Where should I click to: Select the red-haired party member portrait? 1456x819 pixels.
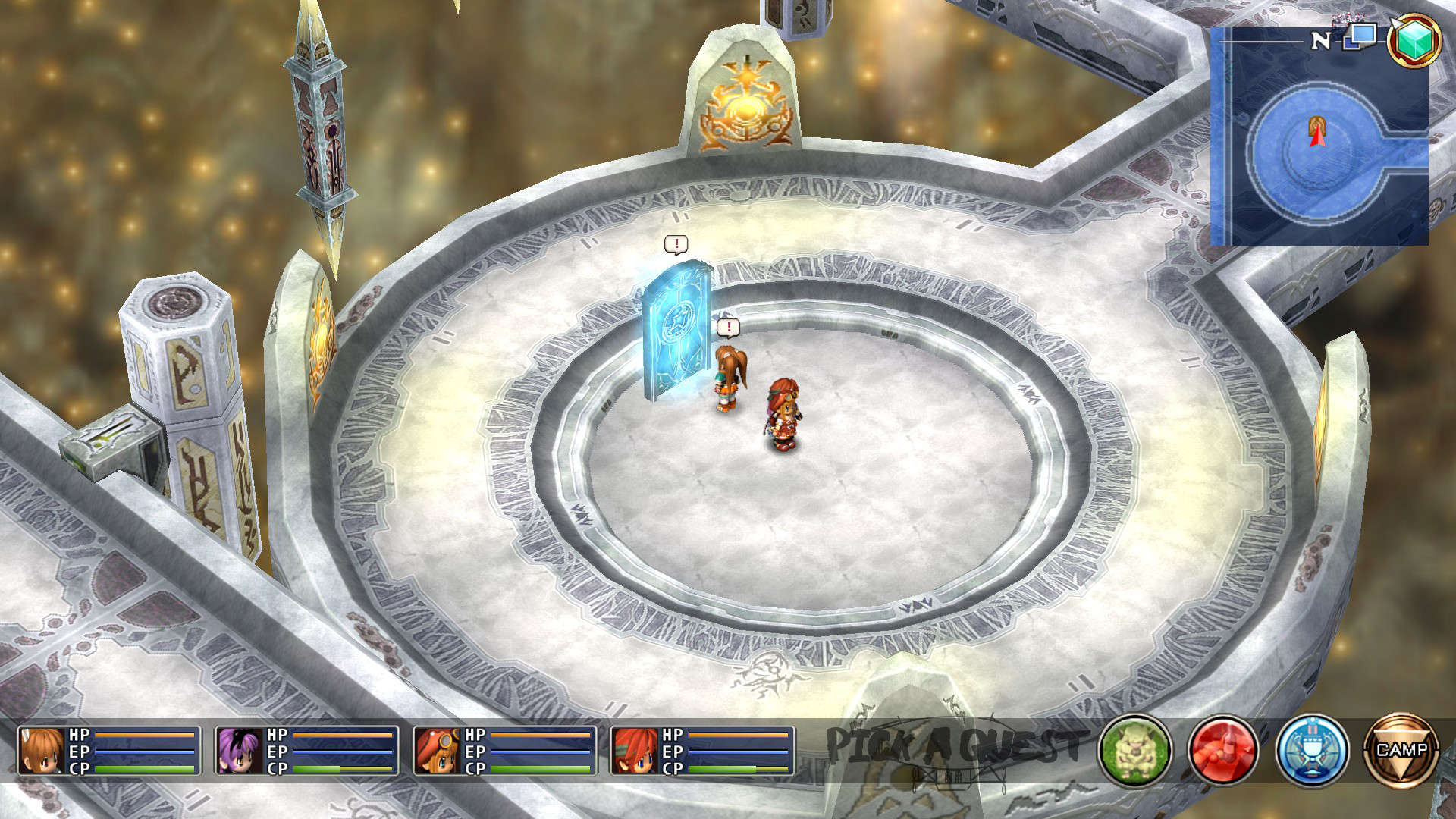pos(635,751)
